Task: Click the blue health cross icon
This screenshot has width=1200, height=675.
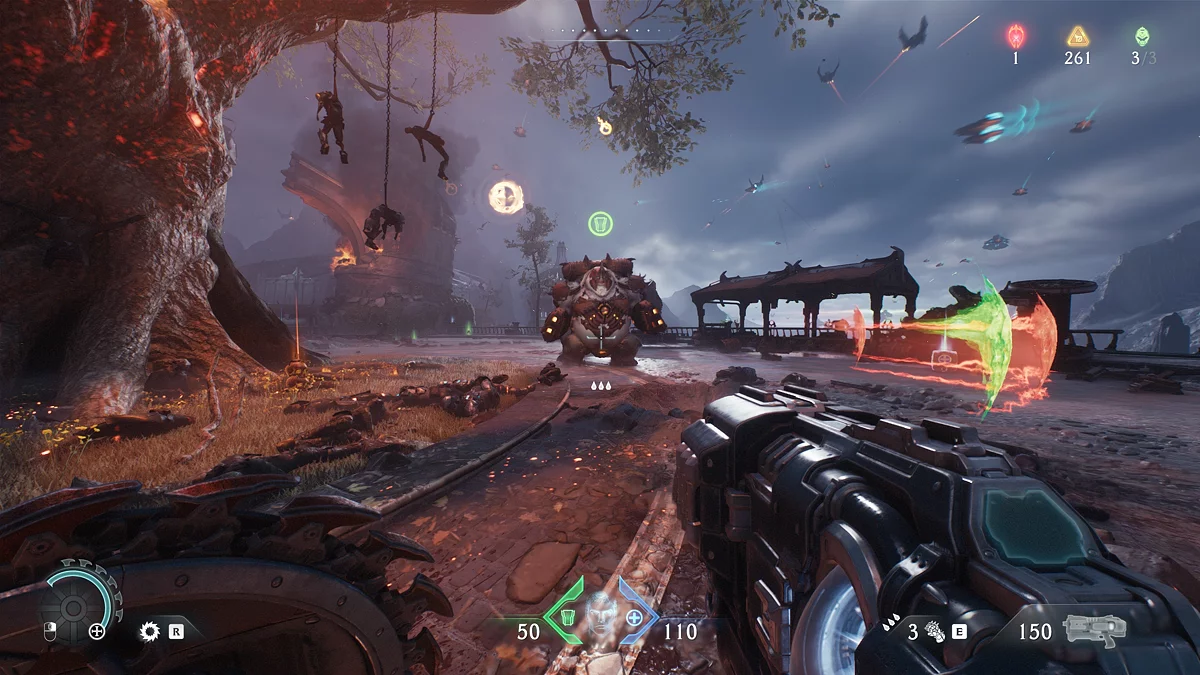Action: tap(634, 617)
